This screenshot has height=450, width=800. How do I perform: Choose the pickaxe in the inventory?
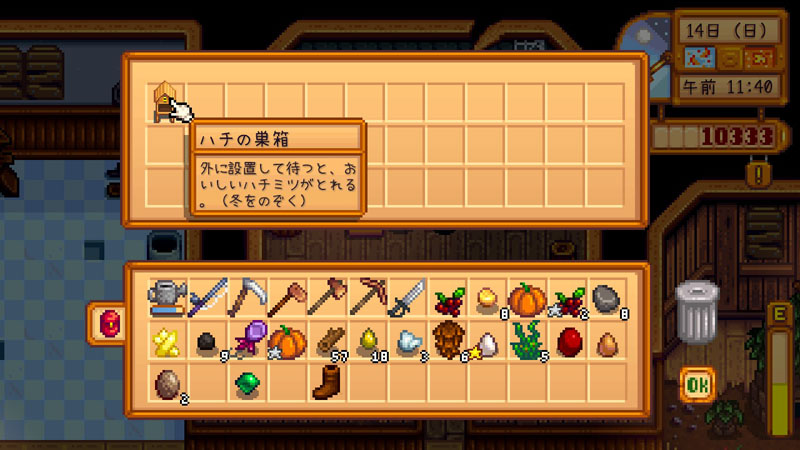click(366, 298)
